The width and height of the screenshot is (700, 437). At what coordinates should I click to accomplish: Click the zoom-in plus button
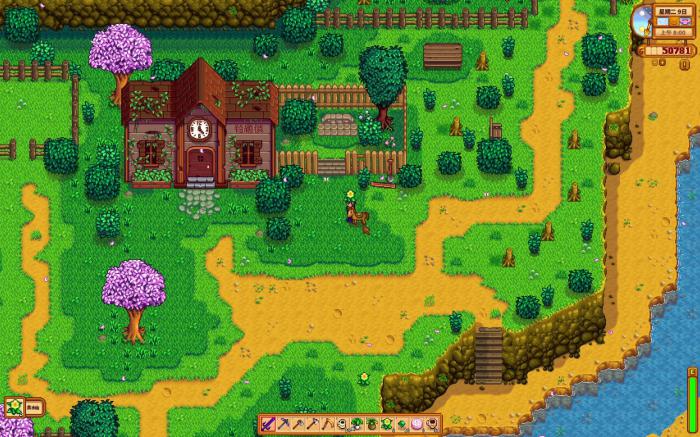[662, 62]
